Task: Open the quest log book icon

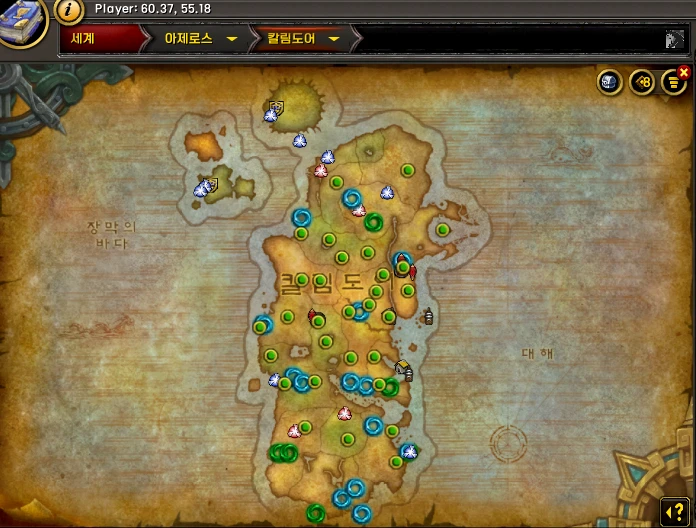Action: click(22, 20)
